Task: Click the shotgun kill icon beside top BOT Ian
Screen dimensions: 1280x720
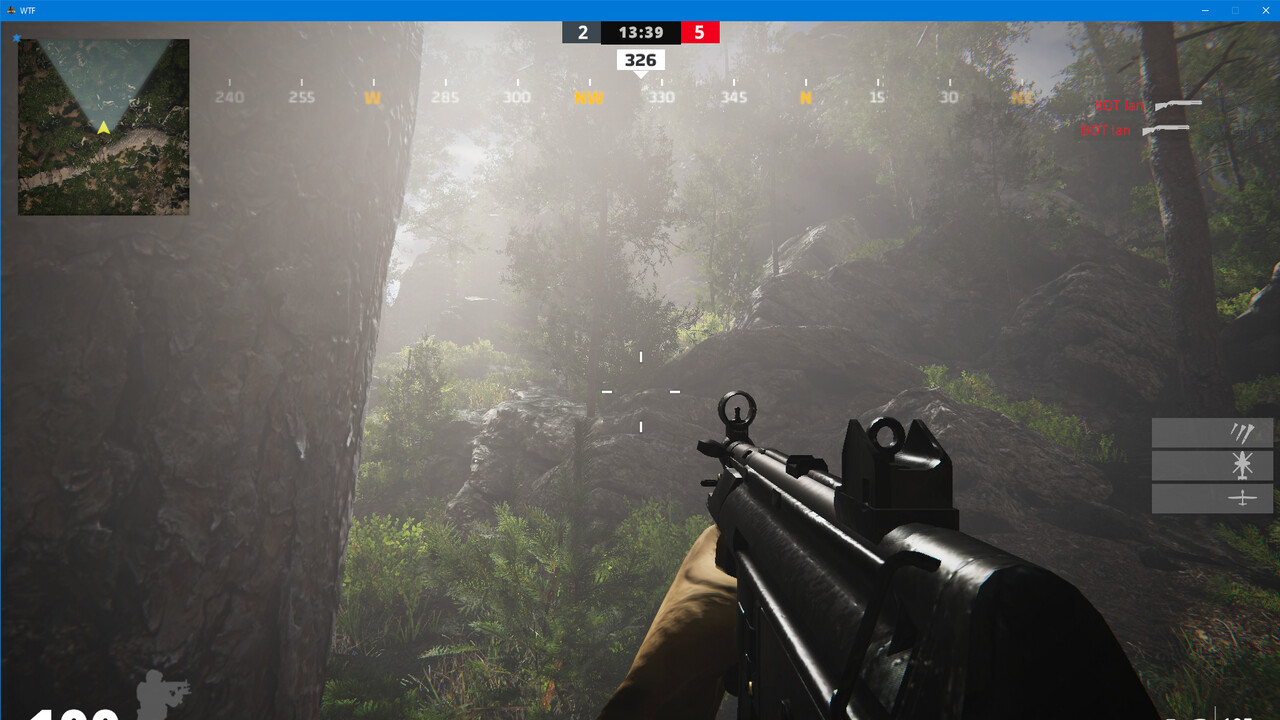Action: (x=1178, y=104)
